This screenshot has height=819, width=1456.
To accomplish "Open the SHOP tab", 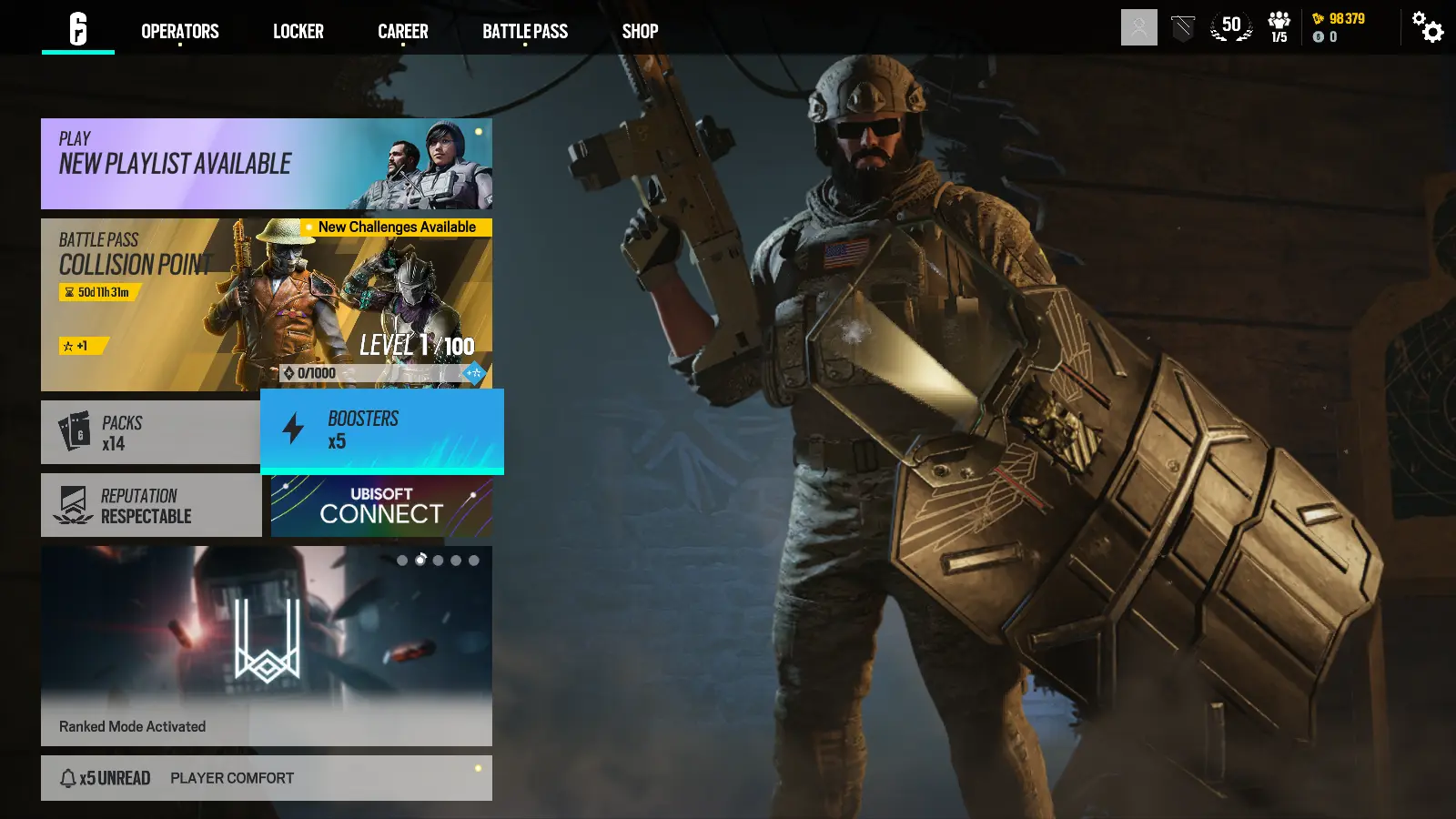I will click(x=640, y=31).
